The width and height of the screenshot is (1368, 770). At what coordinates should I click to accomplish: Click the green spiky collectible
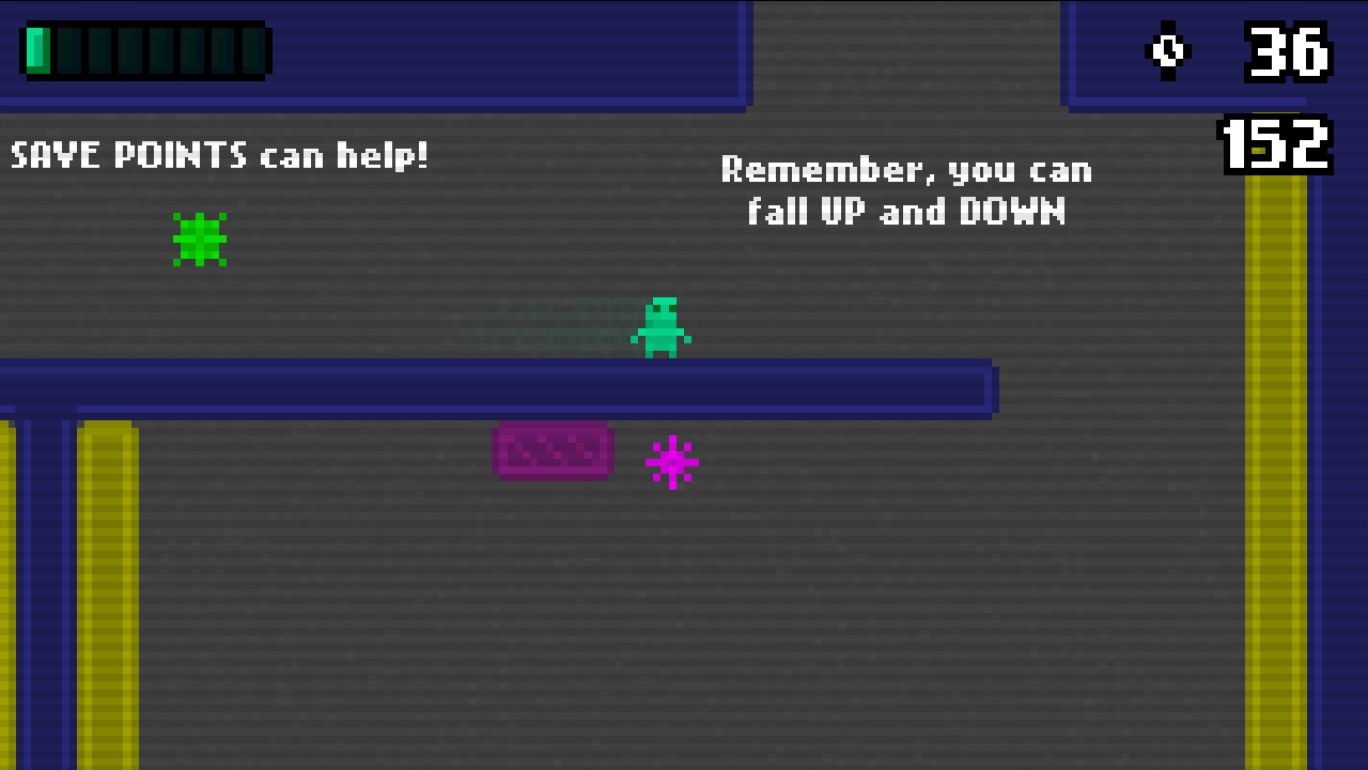199,240
